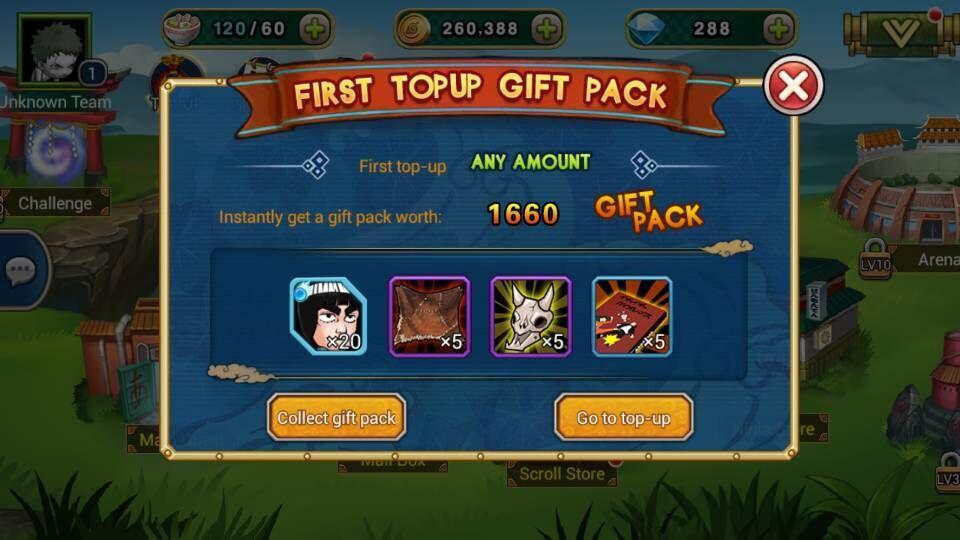Select the ninja character shard reward
The width and height of the screenshot is (960, 540).
328,316
